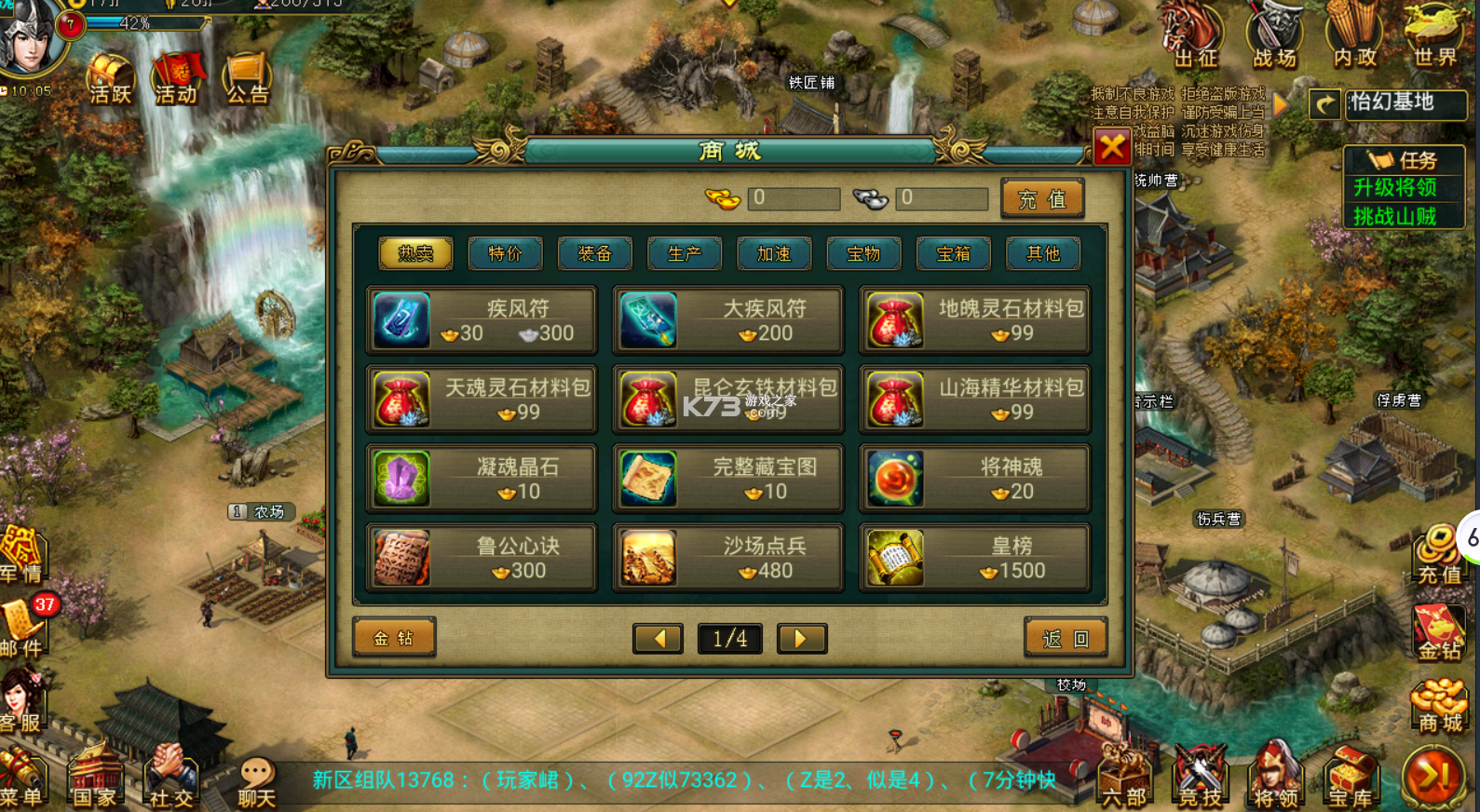This screenshot has width=1480, height=812.
Task: Click the 金钻 (Gold Diamond) button
Action: (393, 638)
